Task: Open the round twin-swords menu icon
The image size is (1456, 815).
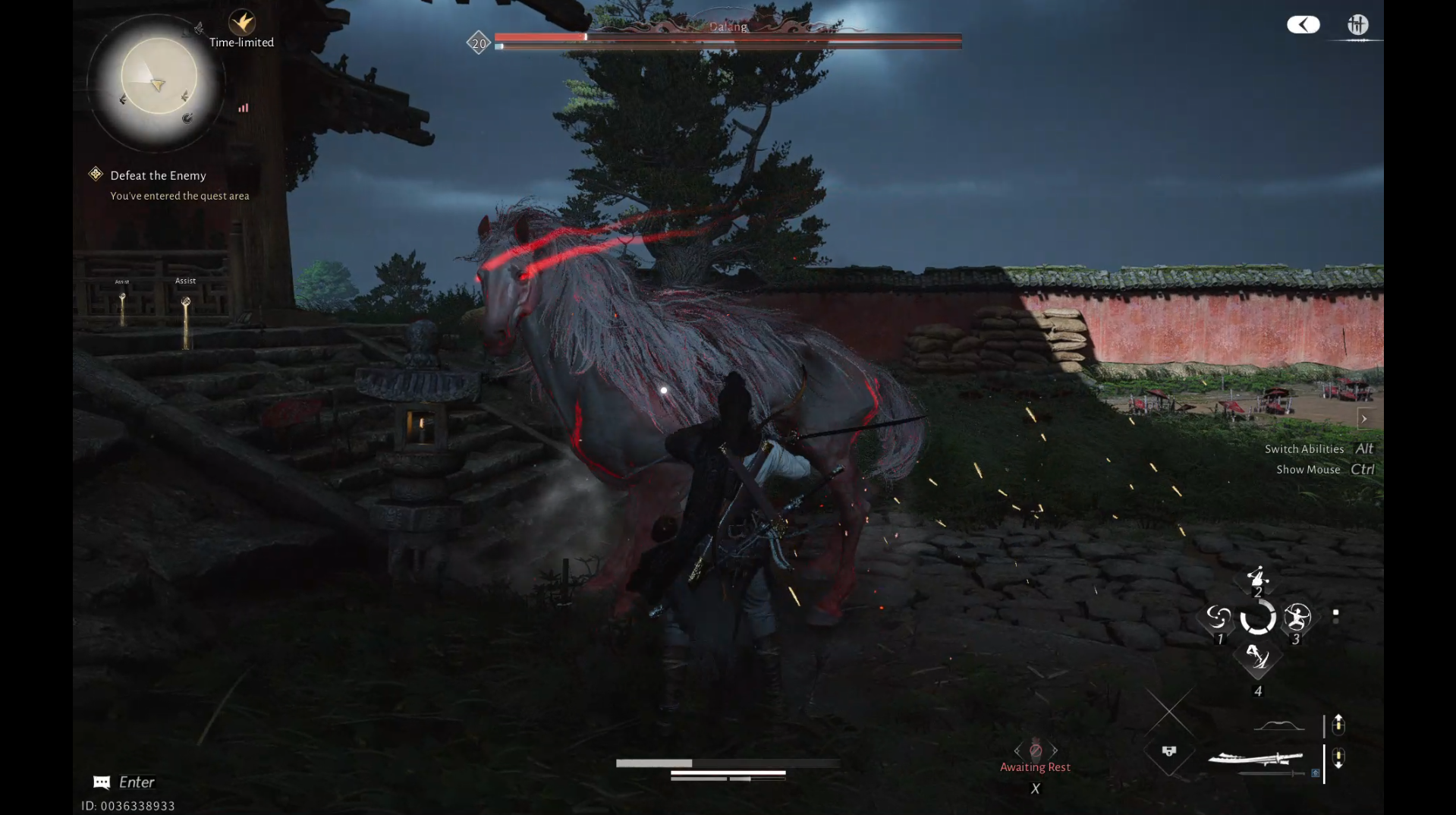Action: point(1357,25)
